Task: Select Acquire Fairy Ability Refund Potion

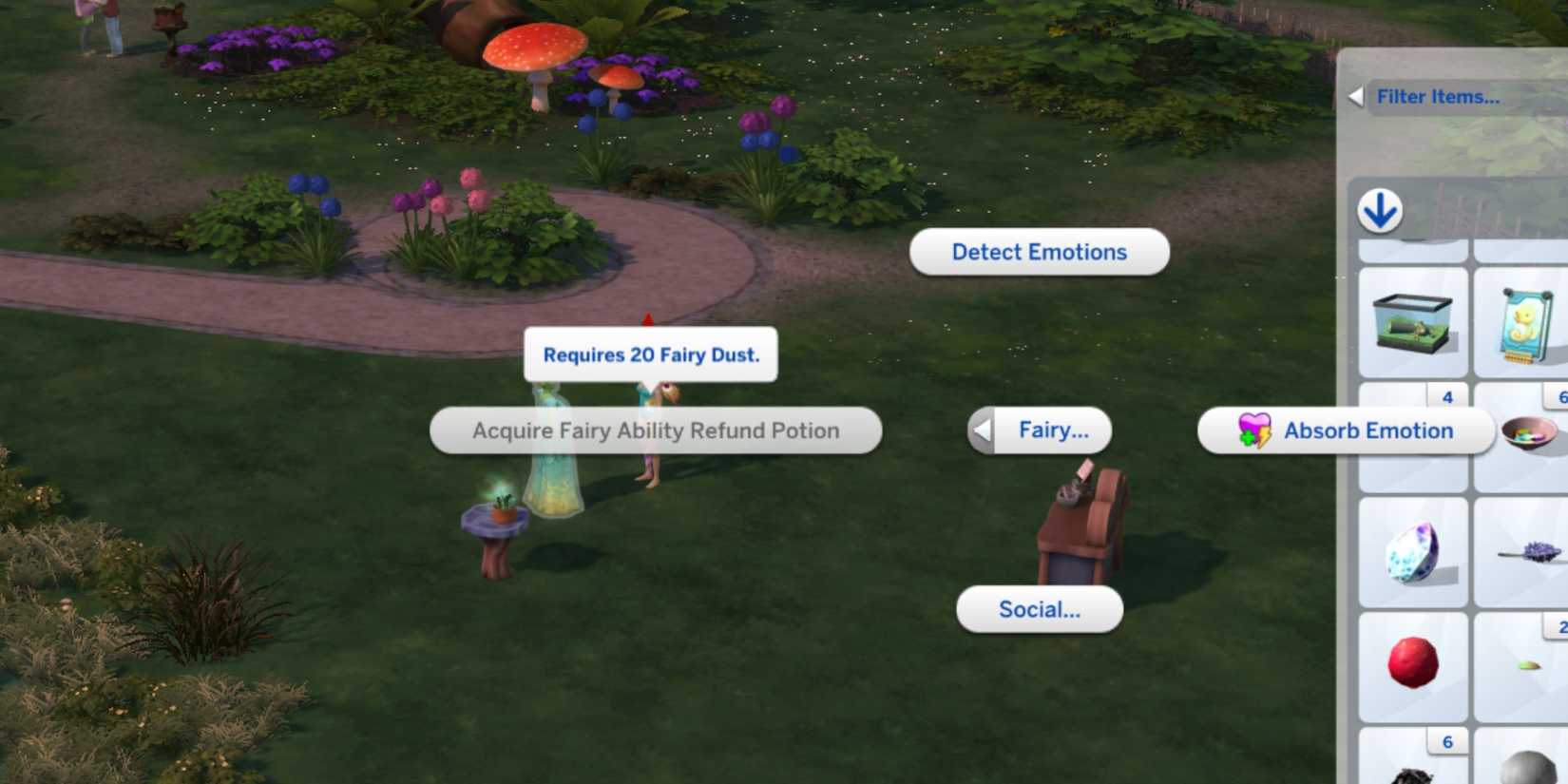Action: (656, 430)
